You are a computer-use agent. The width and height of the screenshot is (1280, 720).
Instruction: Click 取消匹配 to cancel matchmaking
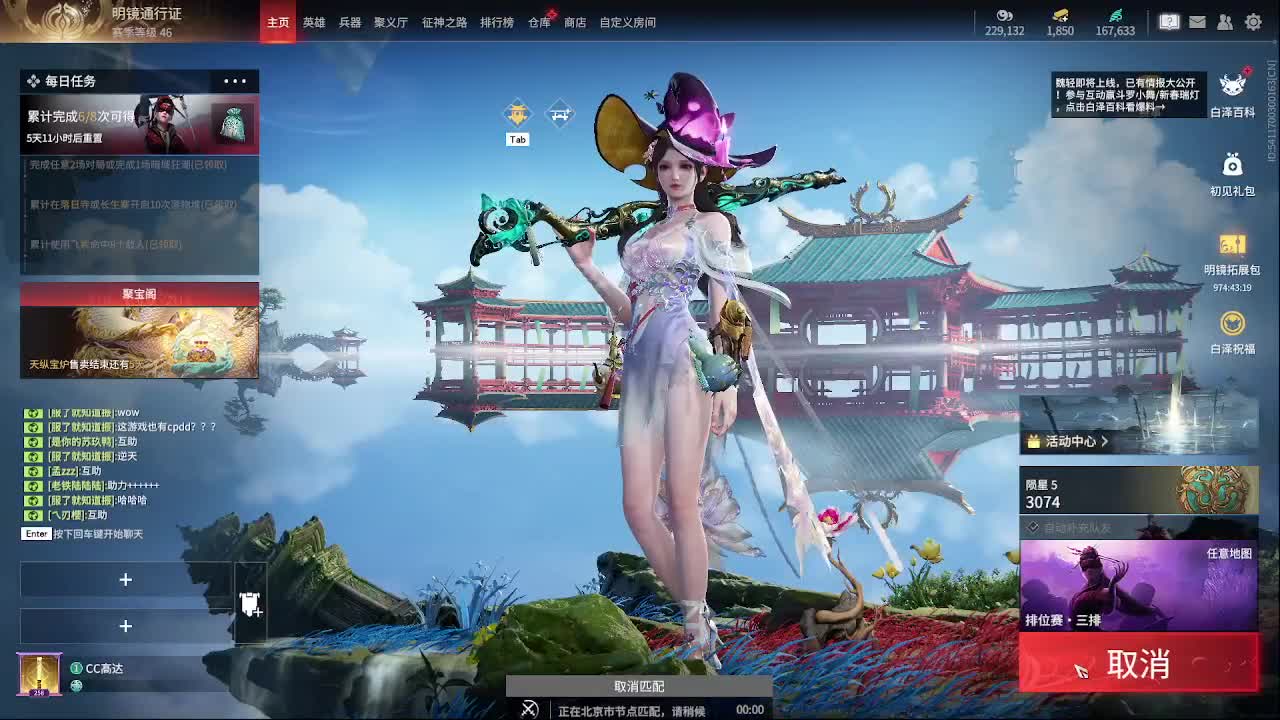click(x=640, y=686)
